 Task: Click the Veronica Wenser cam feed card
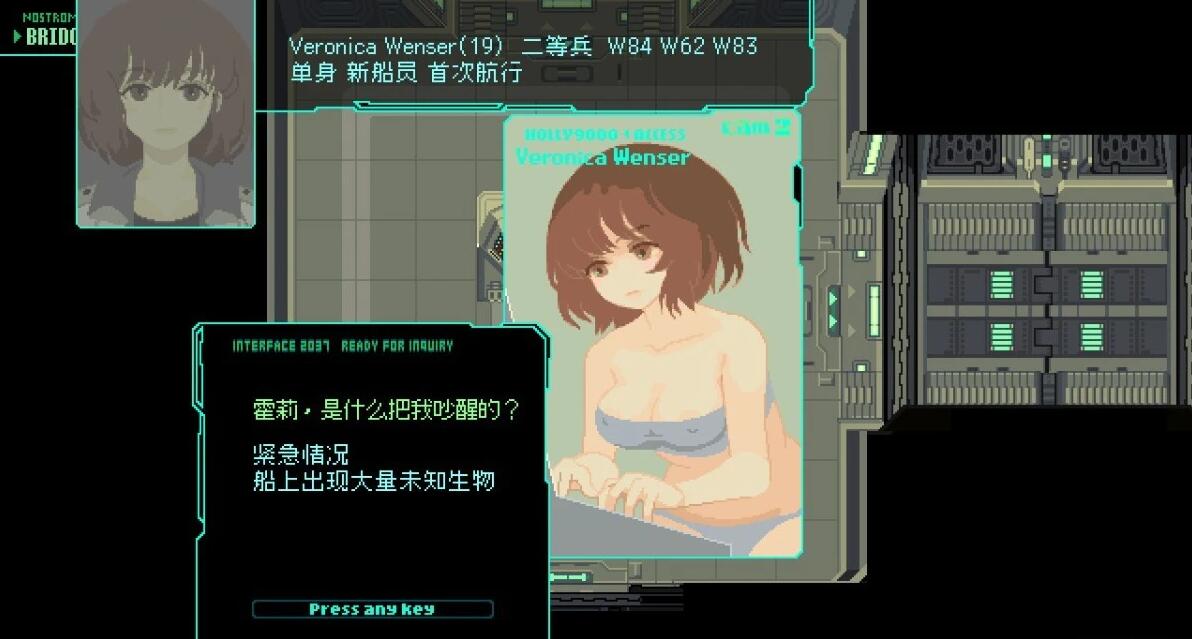[653, 335]
